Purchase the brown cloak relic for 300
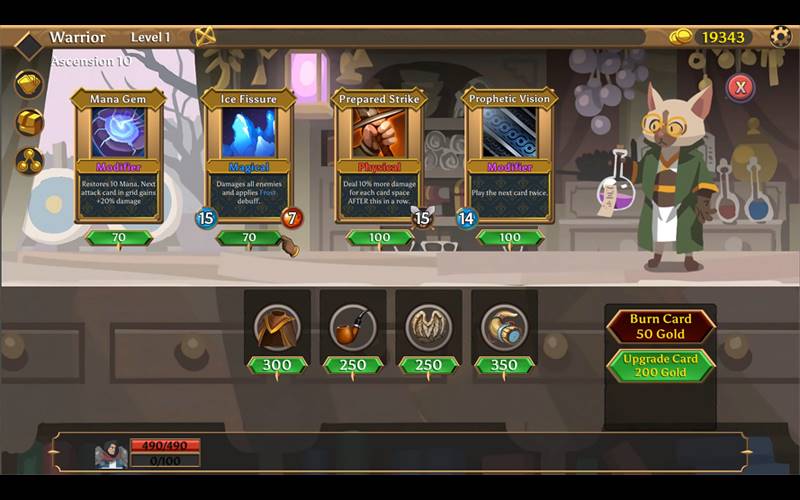This screenshot has height=500, width=800. (x=277, y=329)
